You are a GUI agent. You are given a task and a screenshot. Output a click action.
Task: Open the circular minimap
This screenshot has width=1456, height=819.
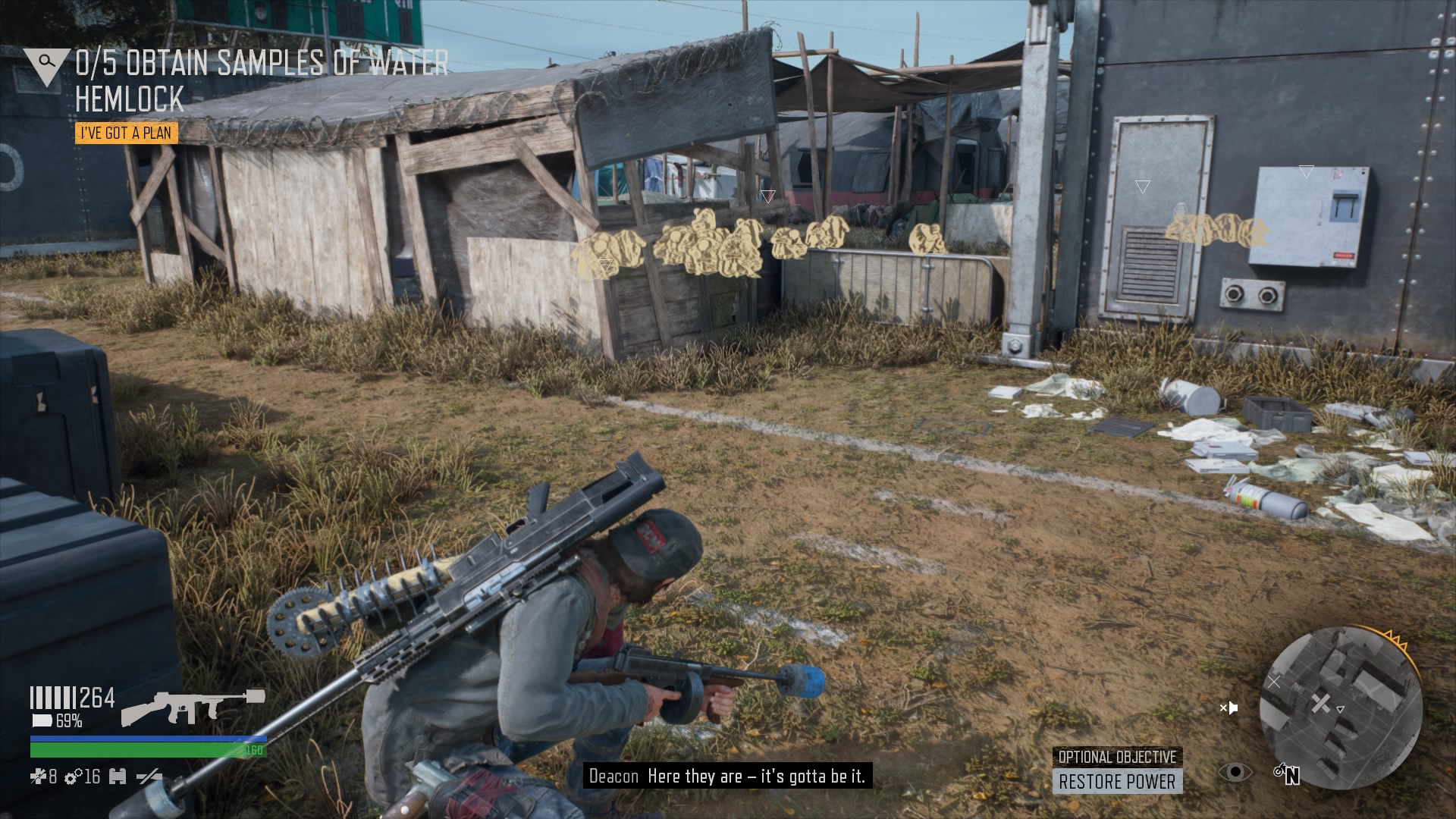pyautogui.click(x=1340, y=708)
